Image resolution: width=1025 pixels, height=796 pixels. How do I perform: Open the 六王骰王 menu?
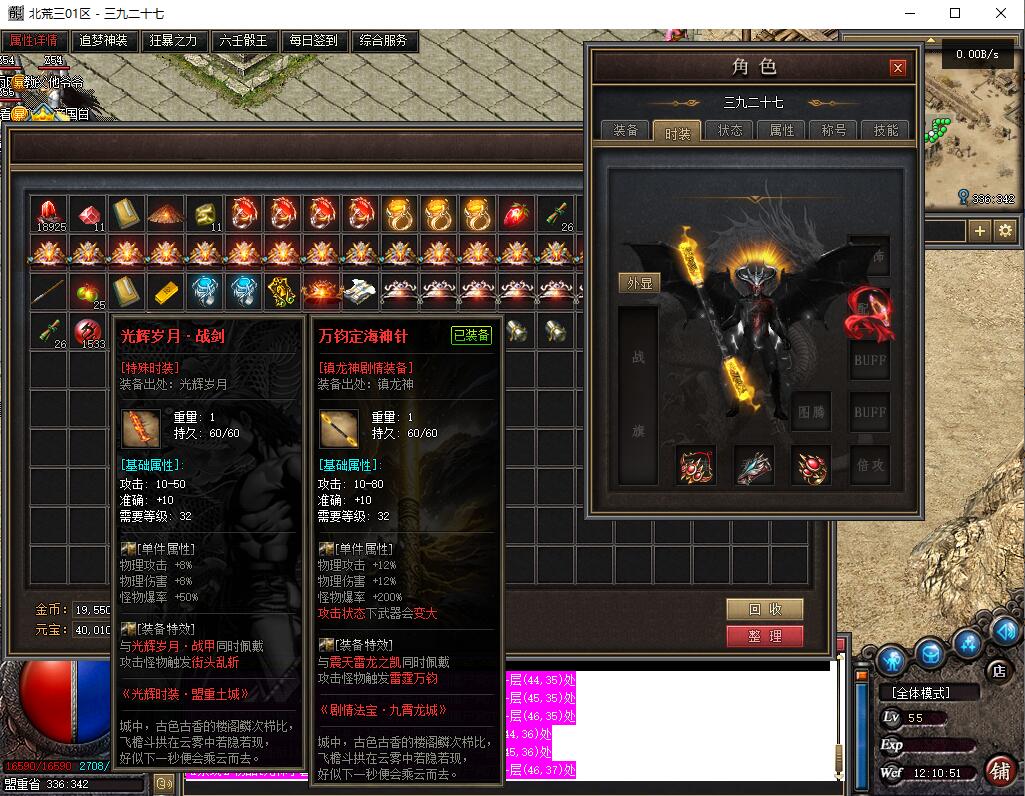point(243,41)
